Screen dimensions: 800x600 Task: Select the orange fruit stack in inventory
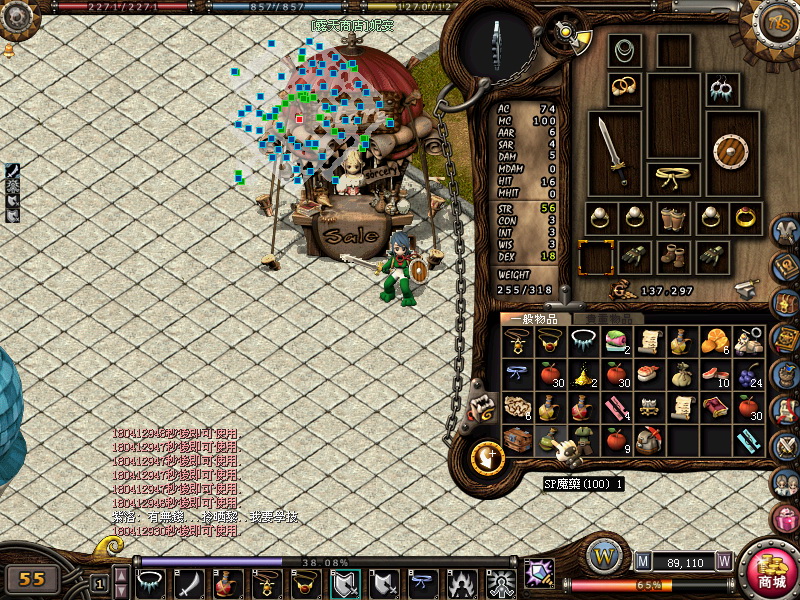click(x=715, y=341)
